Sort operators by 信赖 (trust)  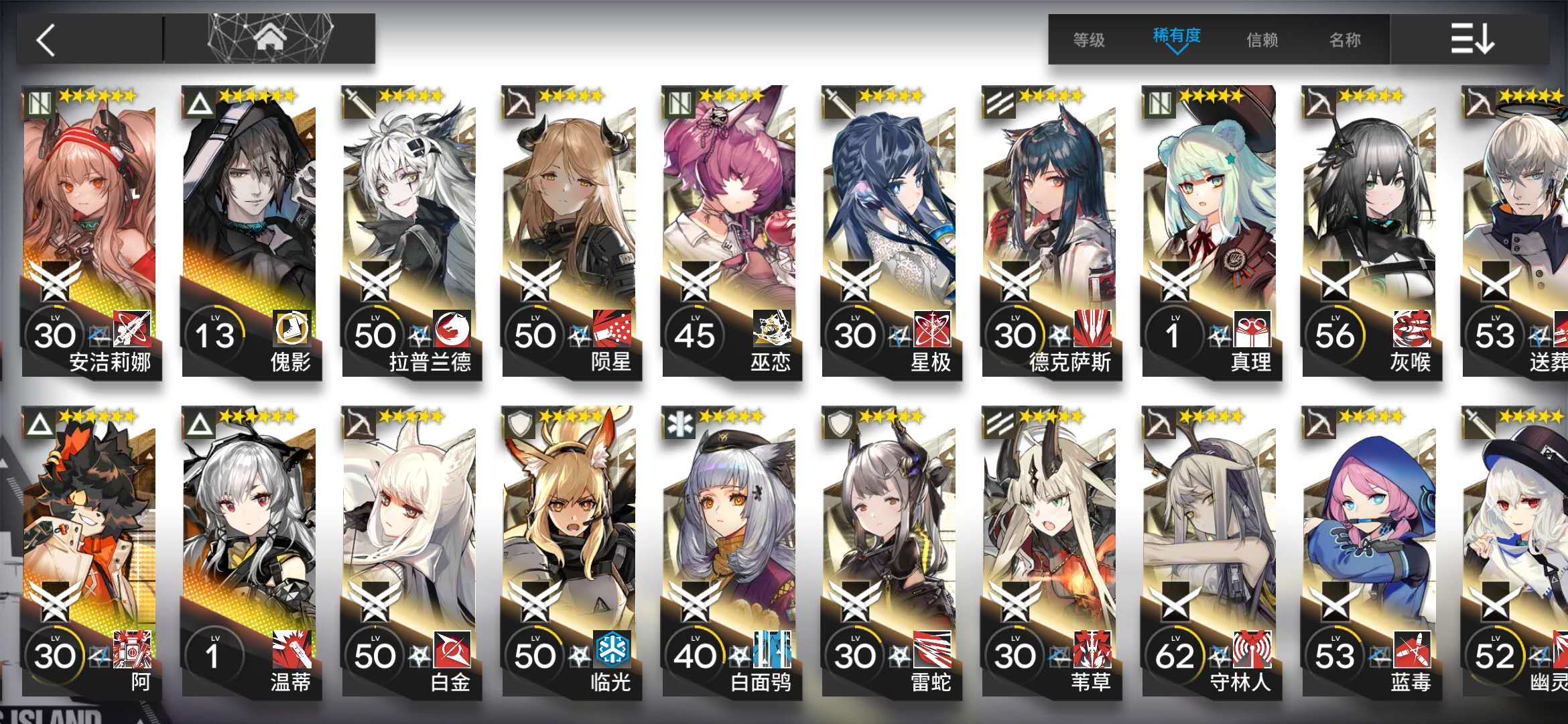[1262, 40]
